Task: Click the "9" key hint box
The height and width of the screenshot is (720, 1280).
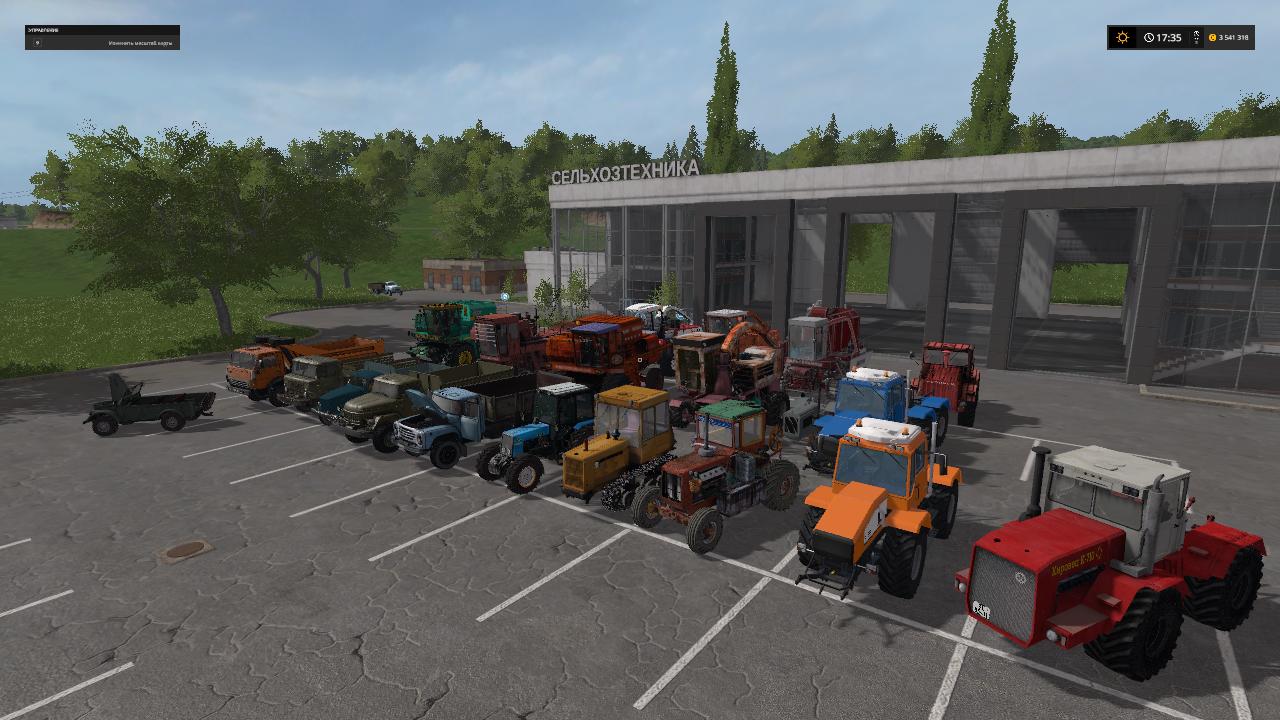Action: pos(38,42)
